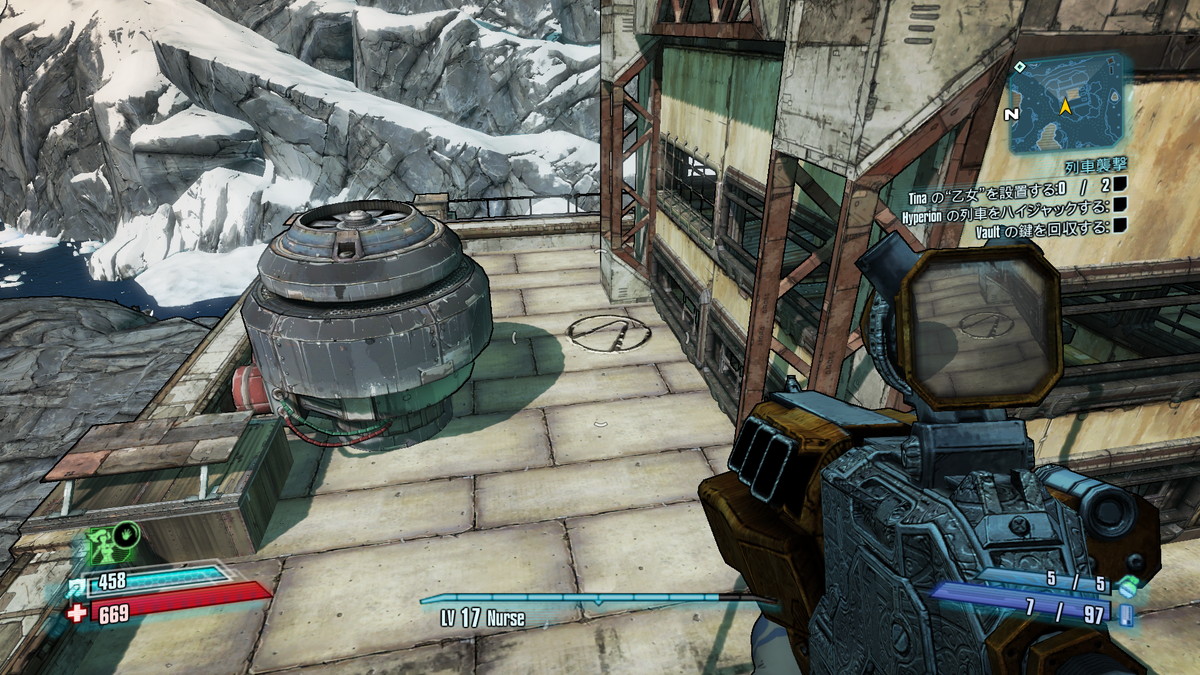Open the minimap in the corner

pyautogui.click(x=1067, y=103)
